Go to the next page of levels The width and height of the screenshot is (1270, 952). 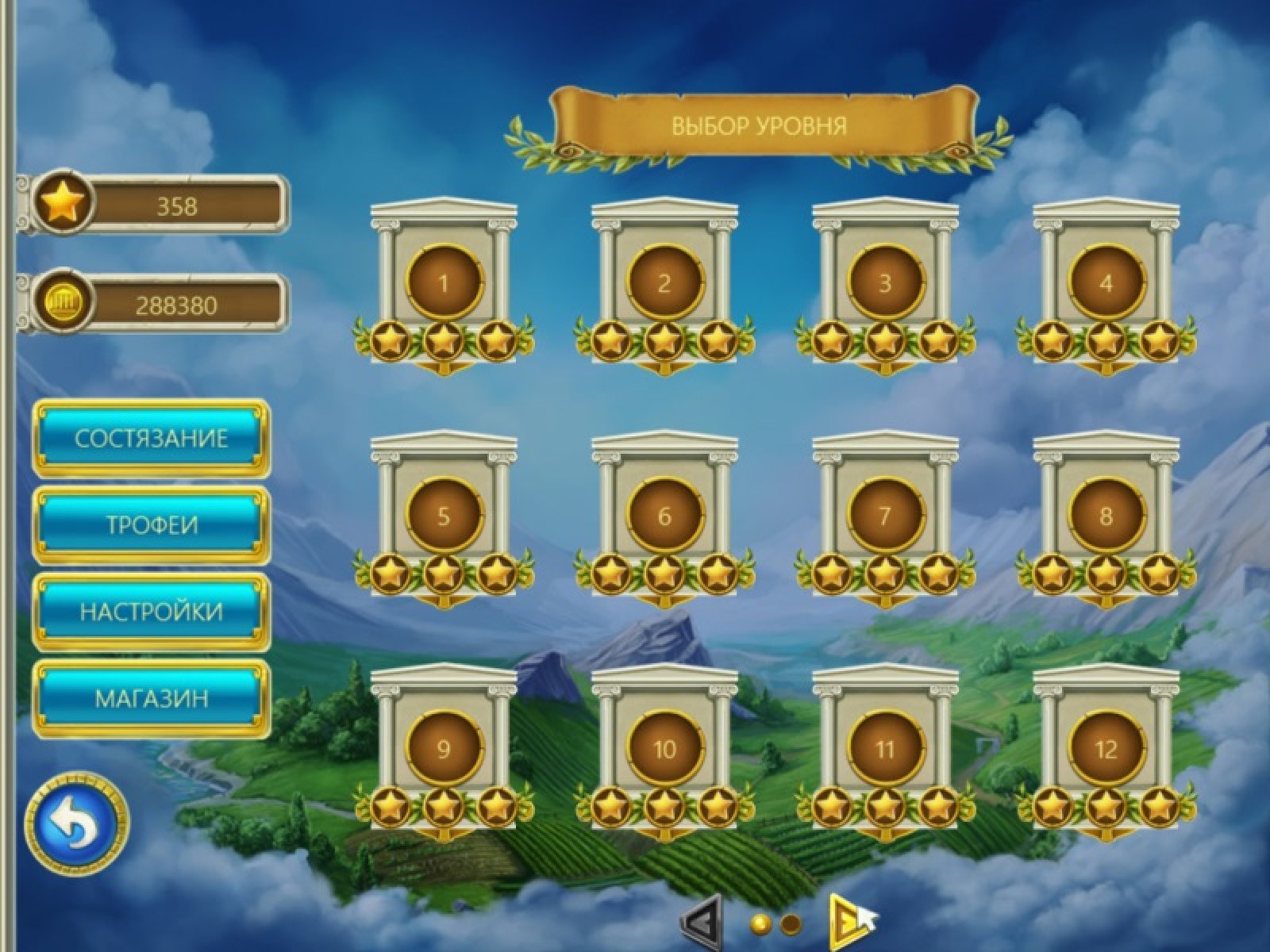pyautogui.click(x=845, y=923)
